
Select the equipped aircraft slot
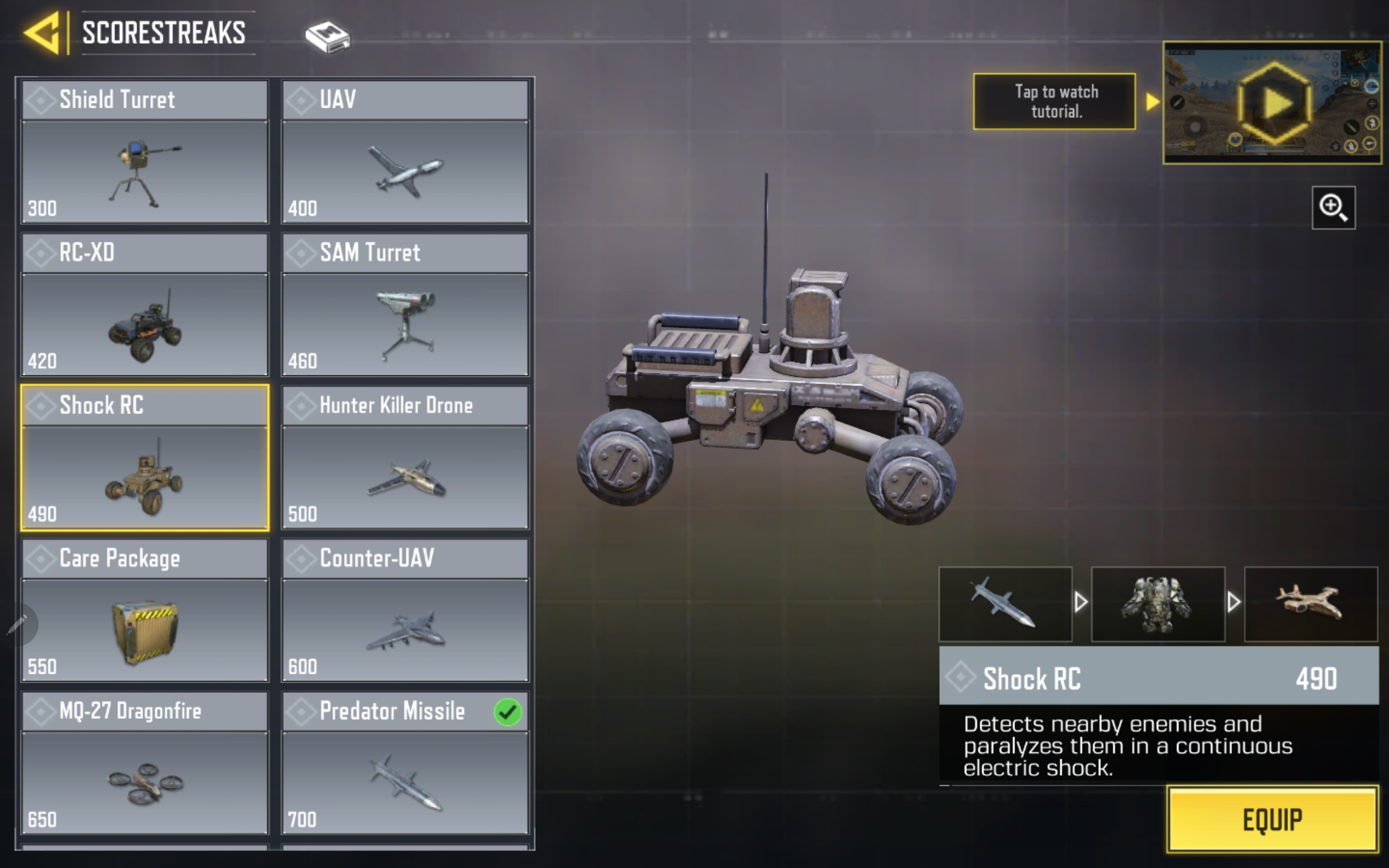(x=1310, y=604)
